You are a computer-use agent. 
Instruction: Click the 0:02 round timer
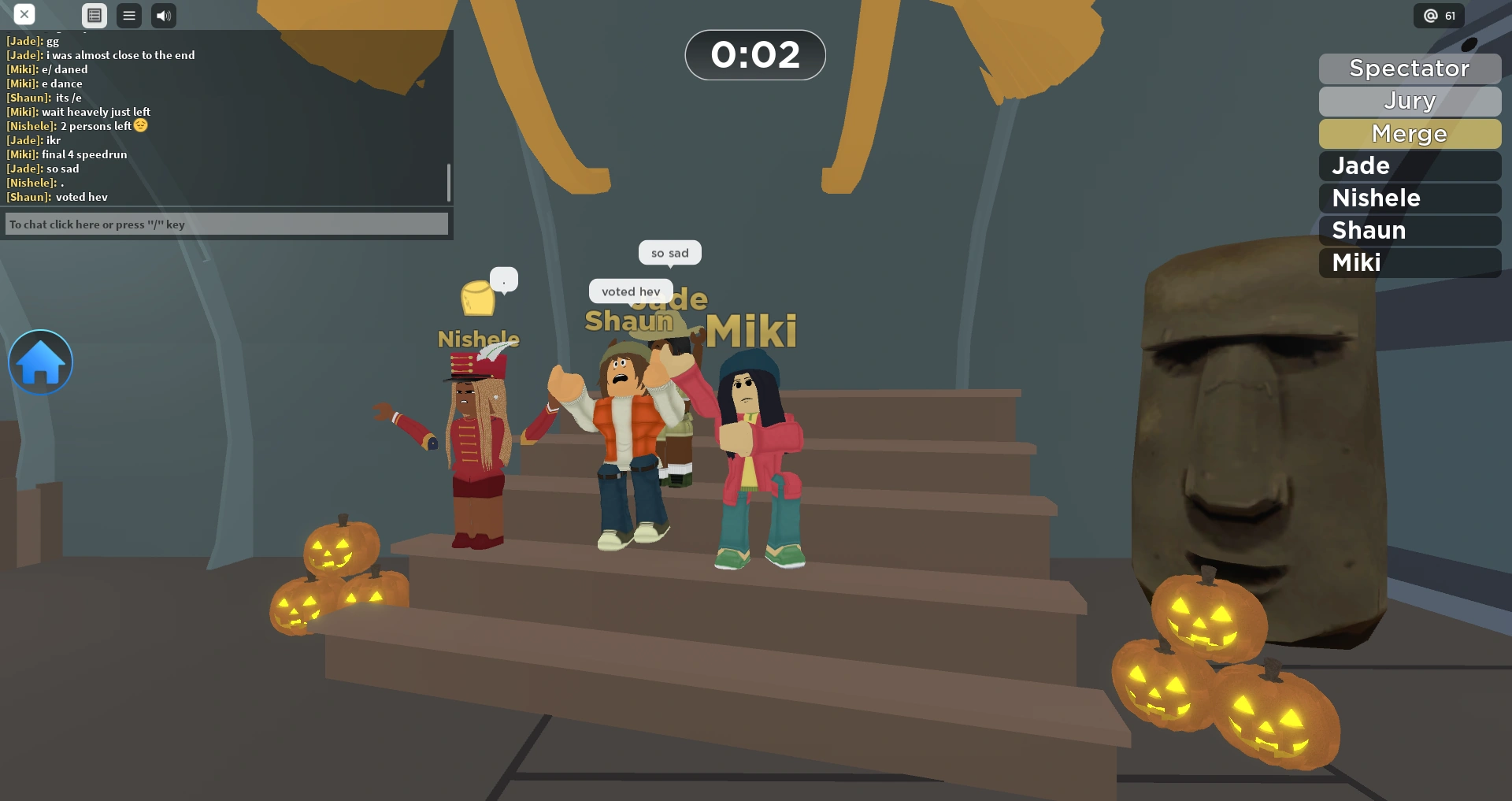pos(754,54)
